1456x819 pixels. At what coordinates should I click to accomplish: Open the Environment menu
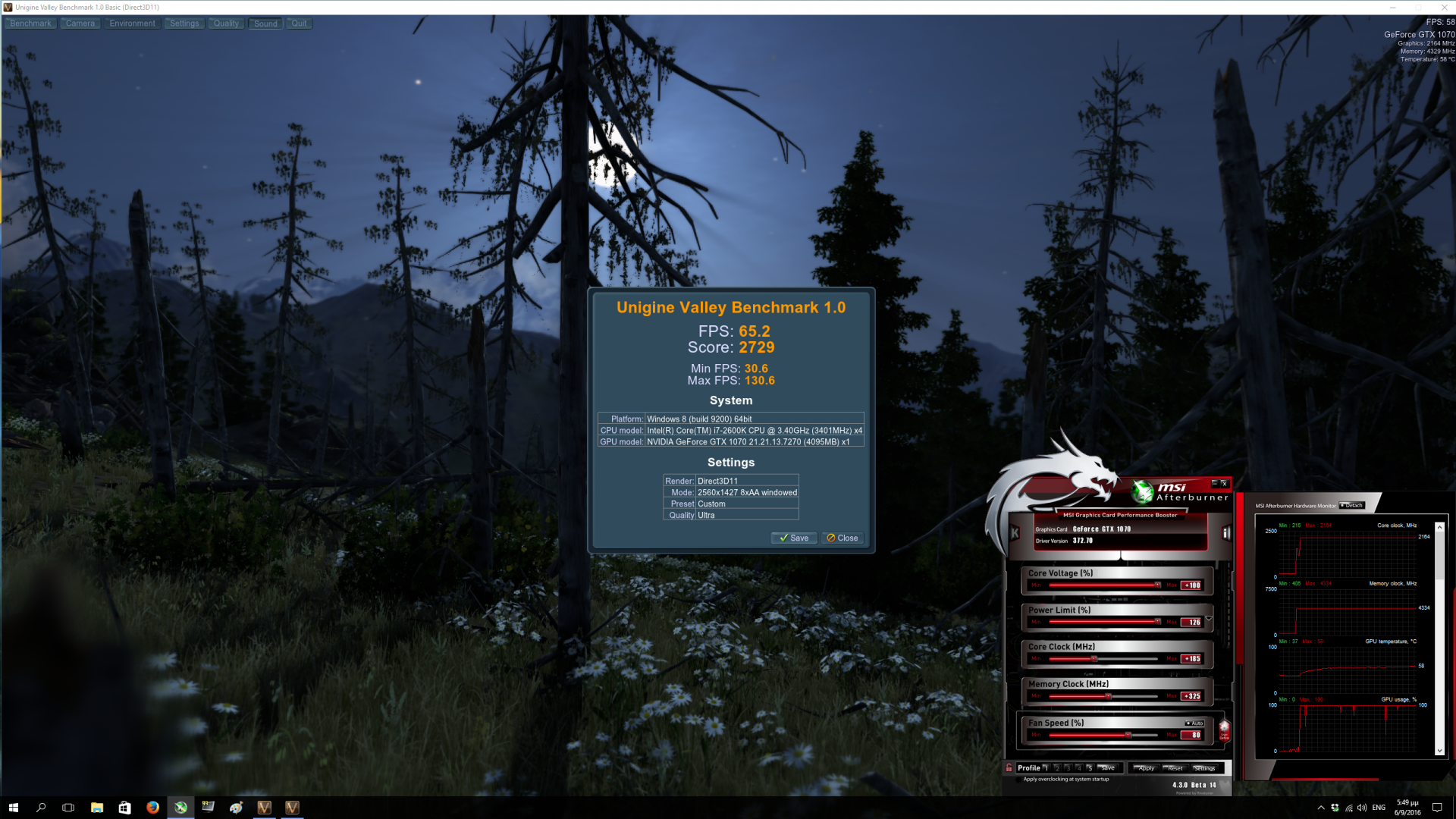132,24
